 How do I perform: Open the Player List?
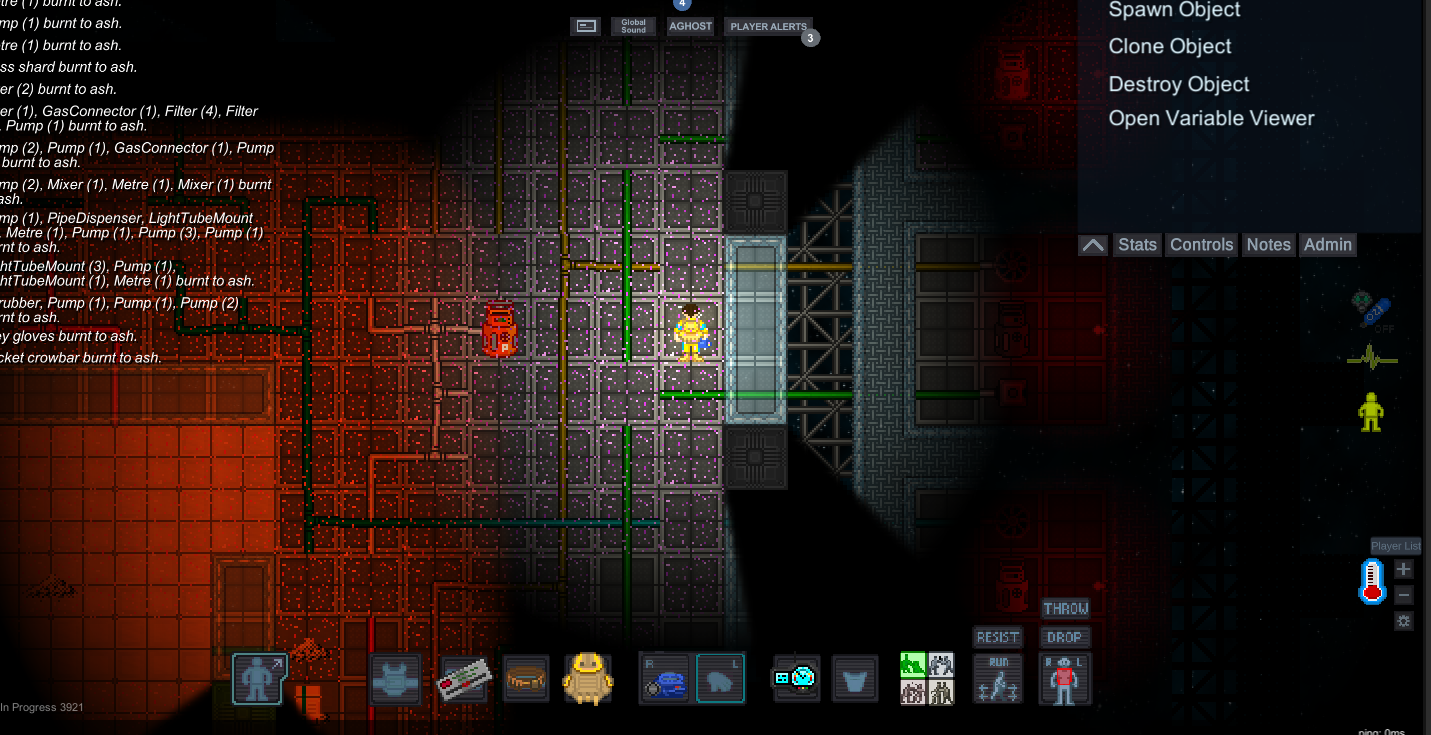click(x=1395, y=545)
